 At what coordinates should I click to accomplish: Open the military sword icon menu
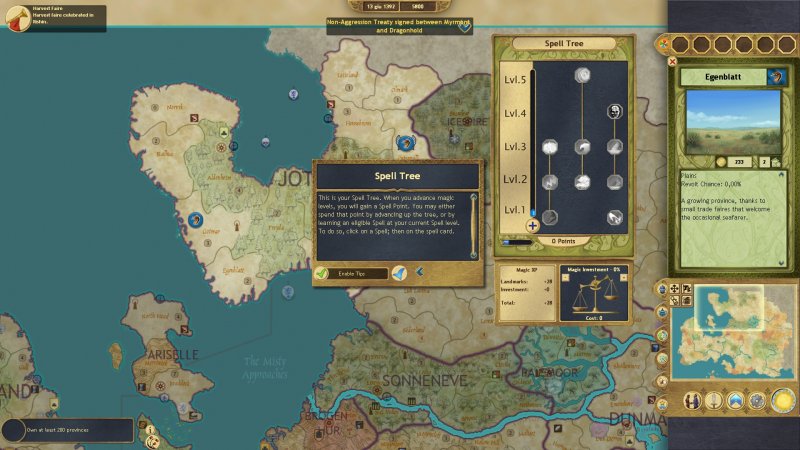pyautogui.click(x=714, y=401)
